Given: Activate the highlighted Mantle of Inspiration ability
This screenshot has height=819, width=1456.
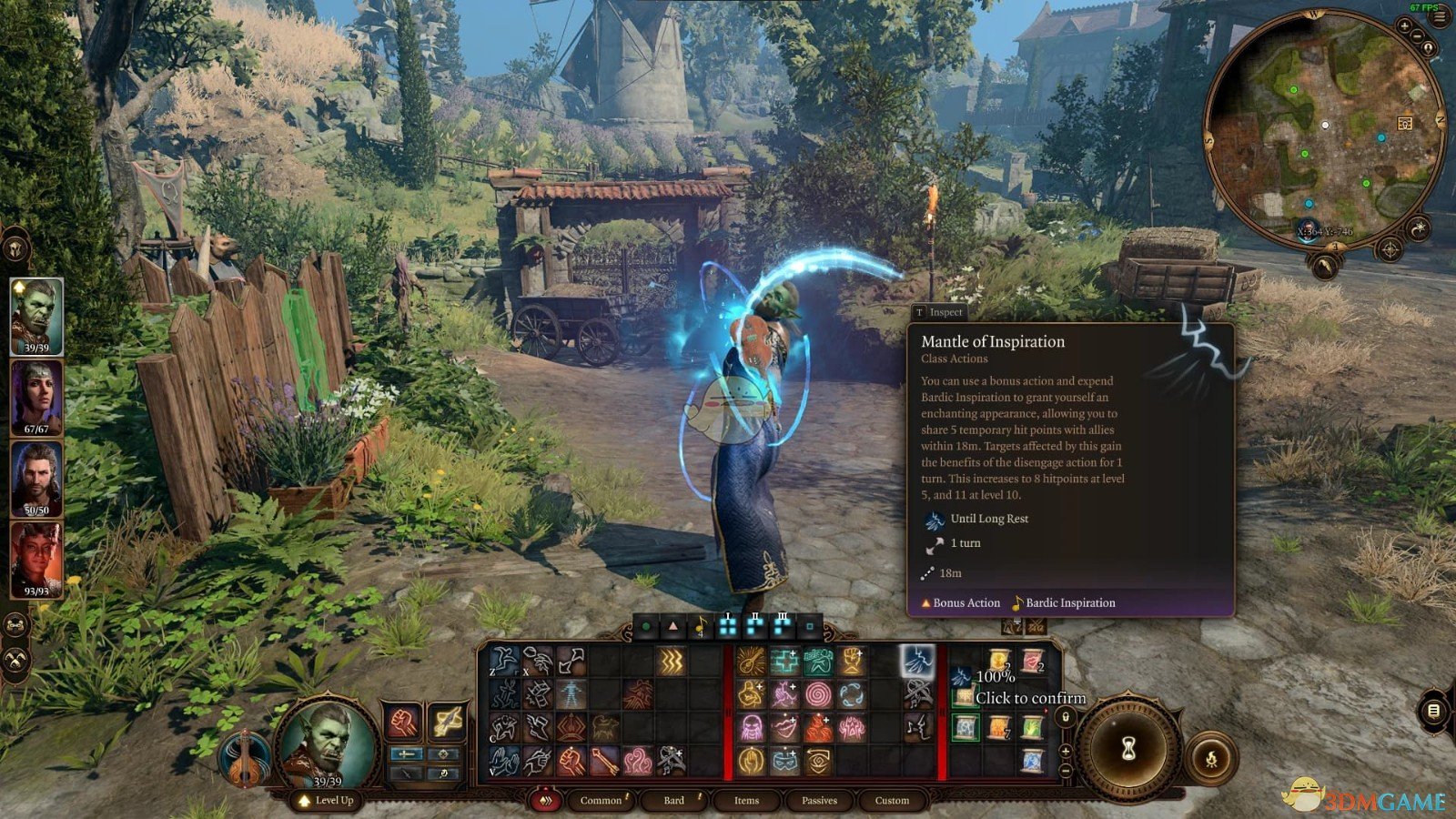Looking at the screenshot, I should pyautogui.click(x=917, y=660).
